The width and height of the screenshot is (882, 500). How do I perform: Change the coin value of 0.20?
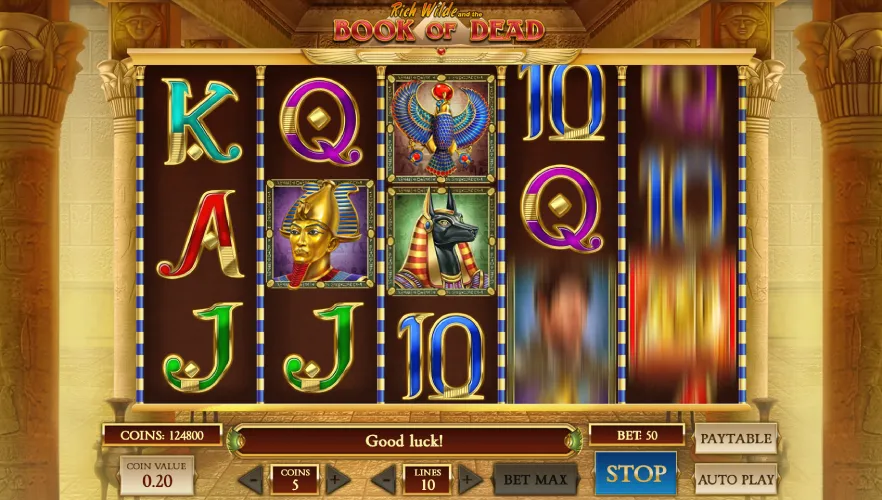pos(157,473)
